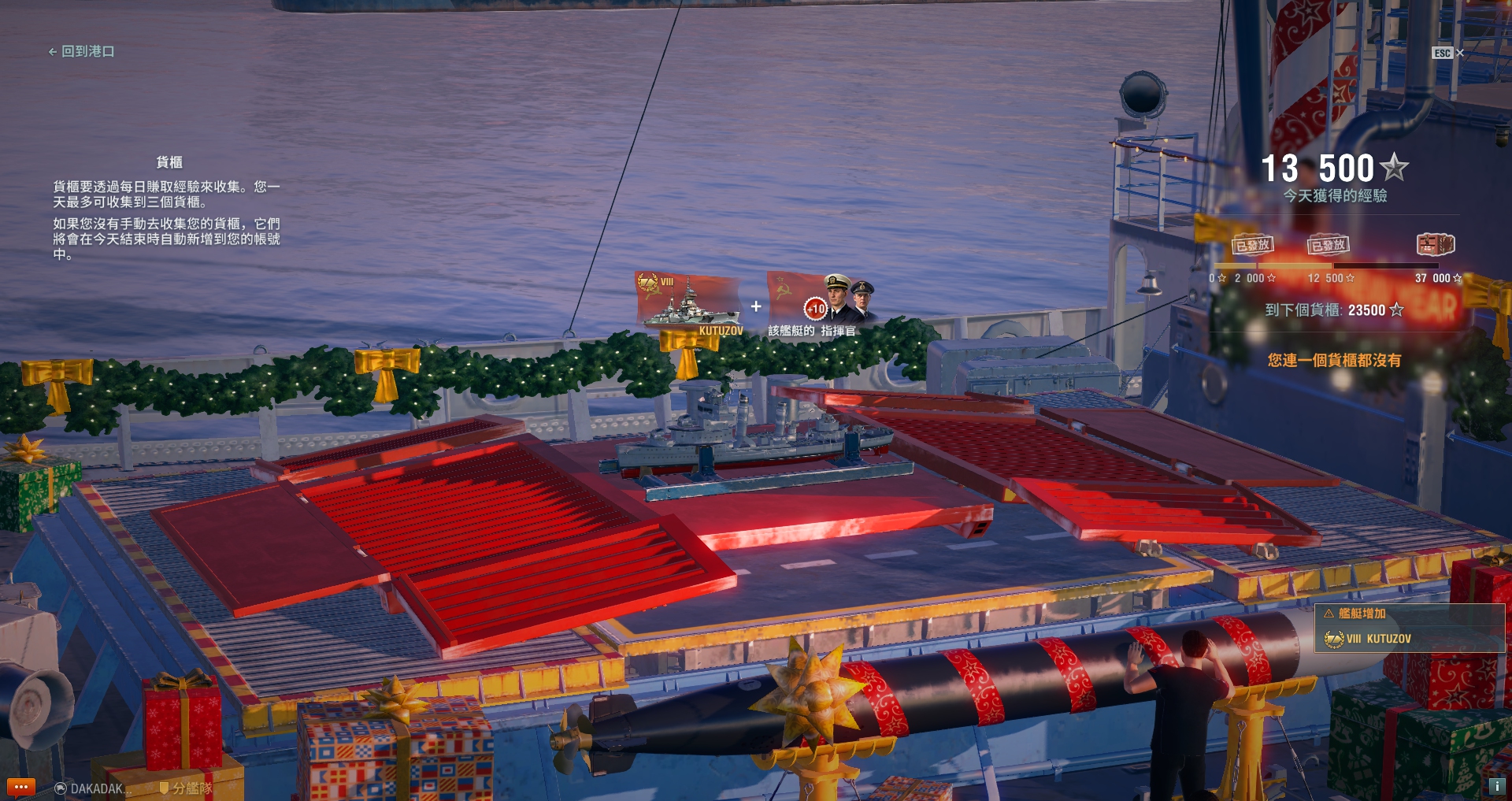
Task: Go back via 回到港口 link
Action: pos(82,51)
